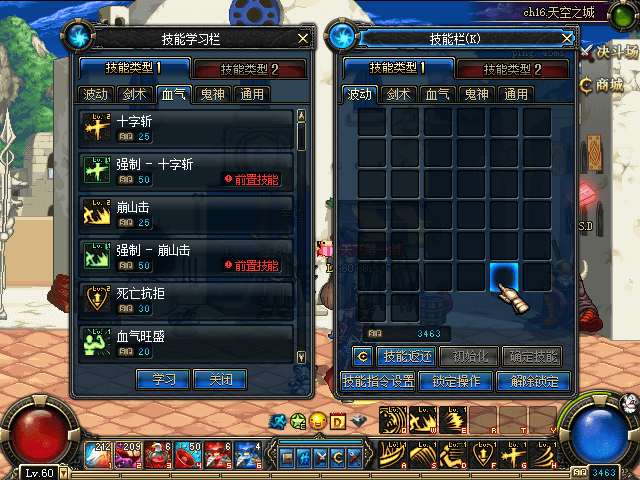Close the 技能学习栏 skill learning window
Viewport: 640px width, 480px height.
304,38
